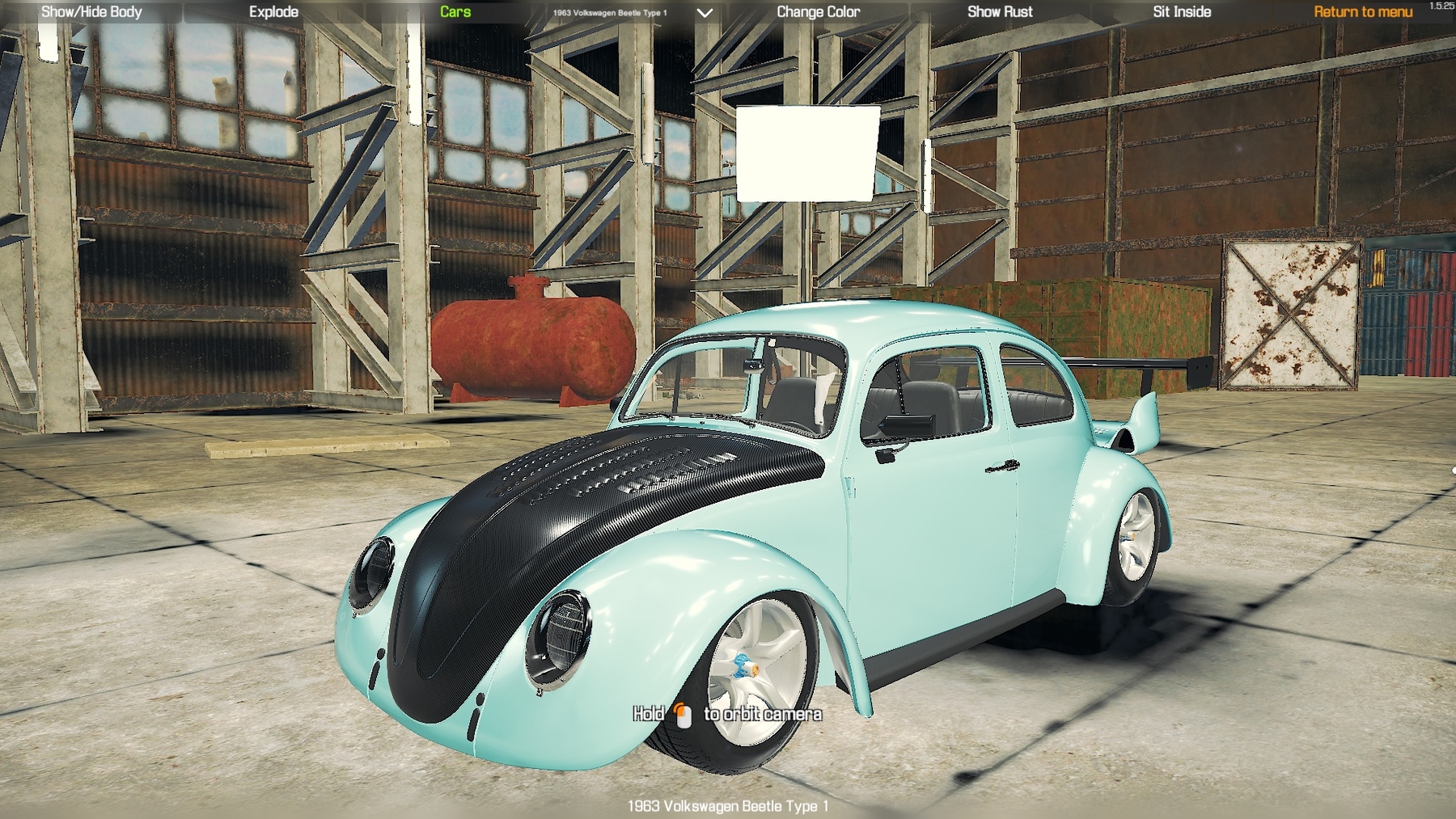Click the 1963 Volkswagen Beetle Type 1 caption
The width and height of the screenshot is (1456, 819).
coord(728,805)
